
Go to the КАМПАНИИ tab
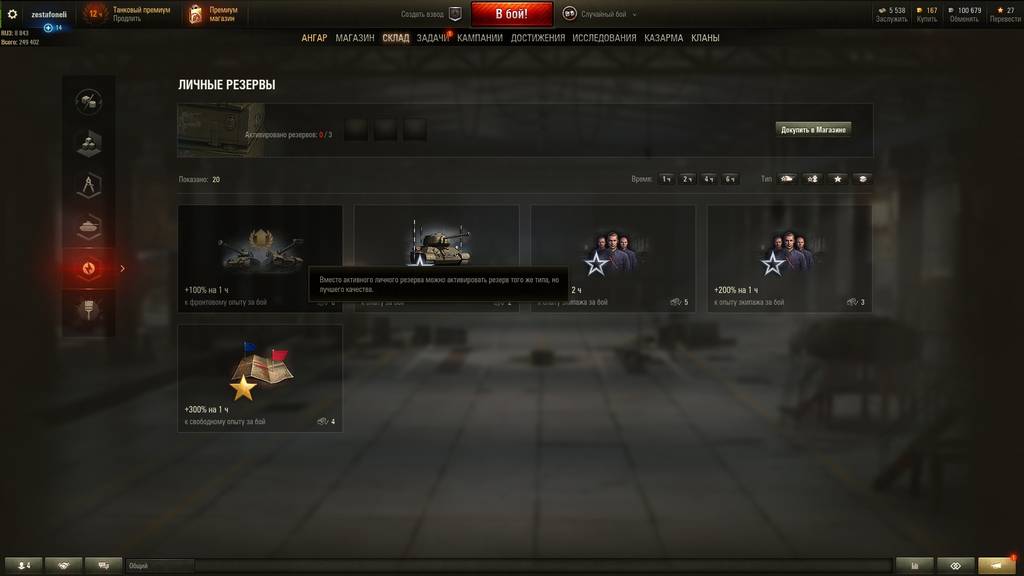coord(480,38)
